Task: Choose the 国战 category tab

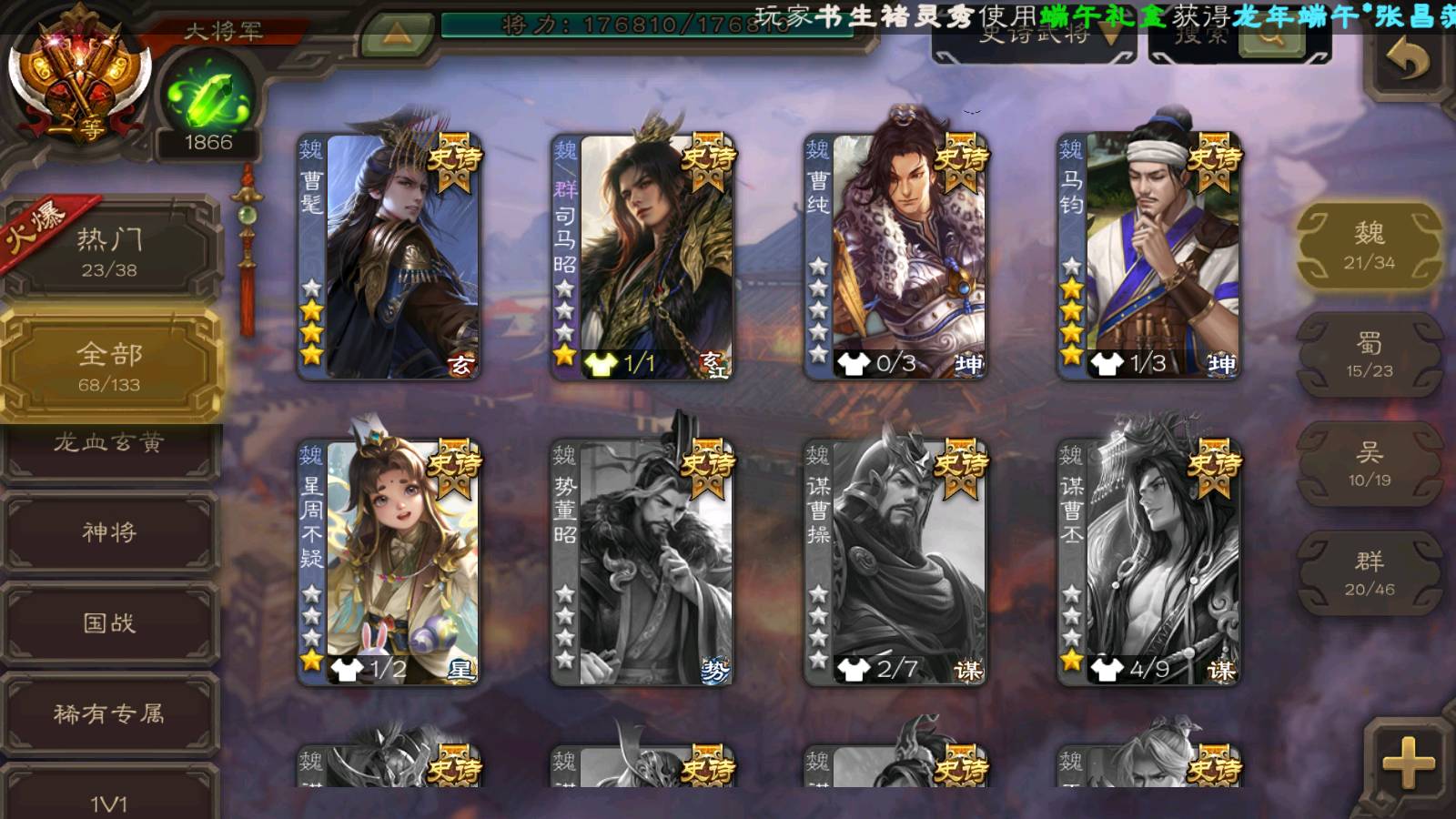Action: point(109,622)
